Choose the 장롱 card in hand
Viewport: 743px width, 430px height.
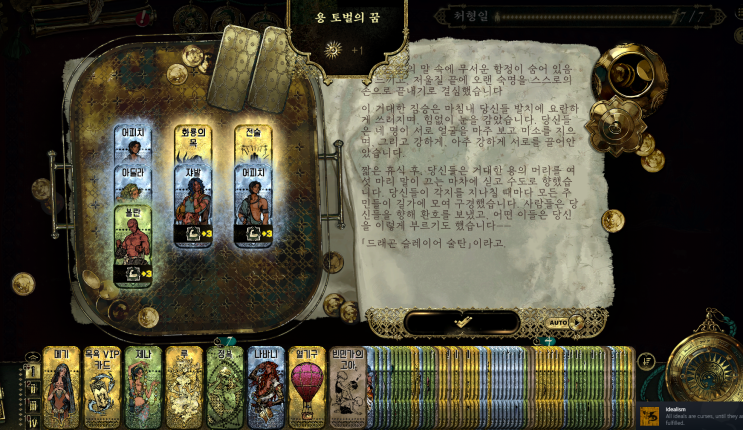pos(225,388)
